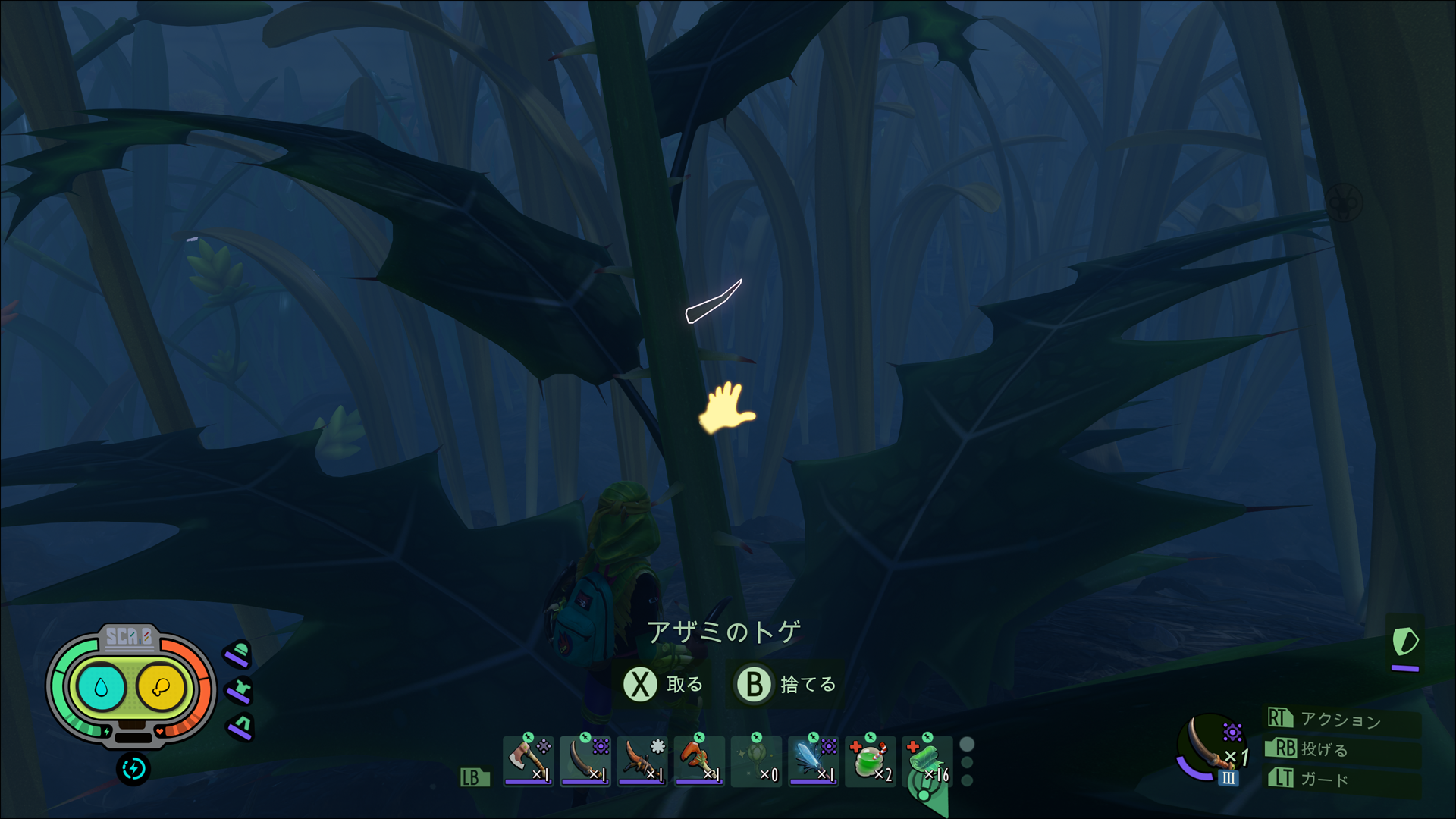Click the yellow drumstick hunger gauge
This screenshot has height=819, width=1456.
(161, 688)
